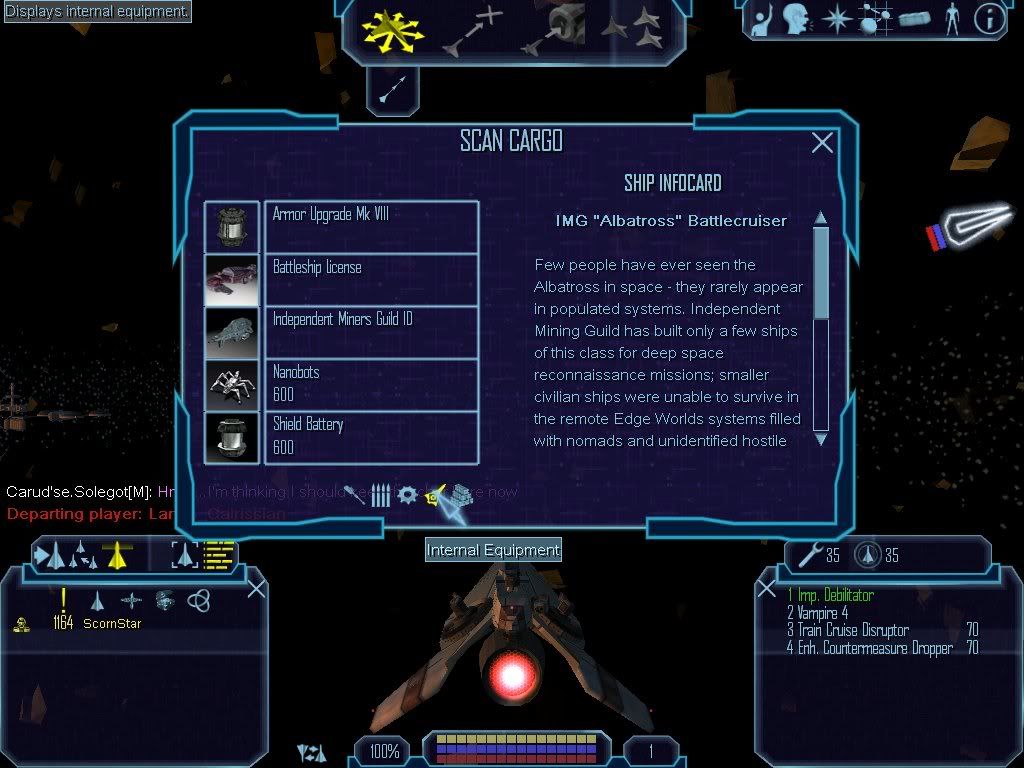This screenshot has height=768, width=1024.
Task: Close the contact list panel
Action: pos(256,588)
